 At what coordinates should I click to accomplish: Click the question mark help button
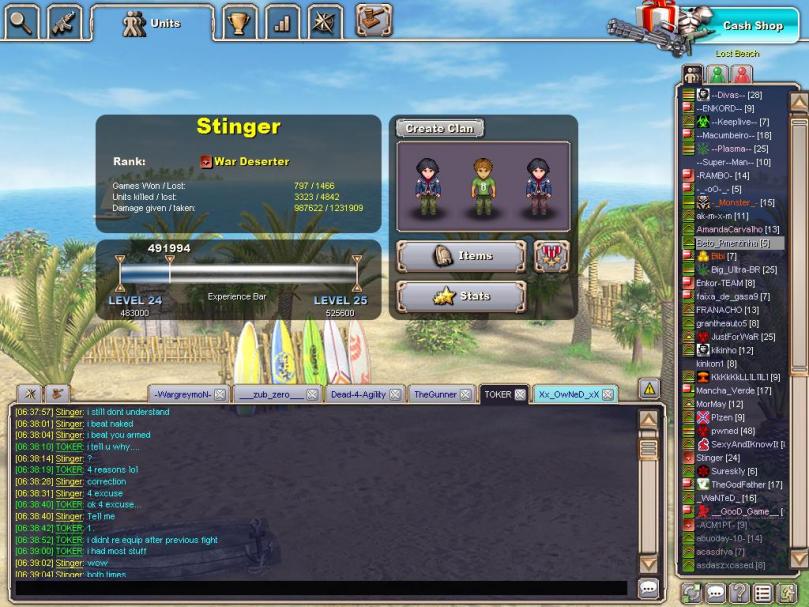(739, 593)
